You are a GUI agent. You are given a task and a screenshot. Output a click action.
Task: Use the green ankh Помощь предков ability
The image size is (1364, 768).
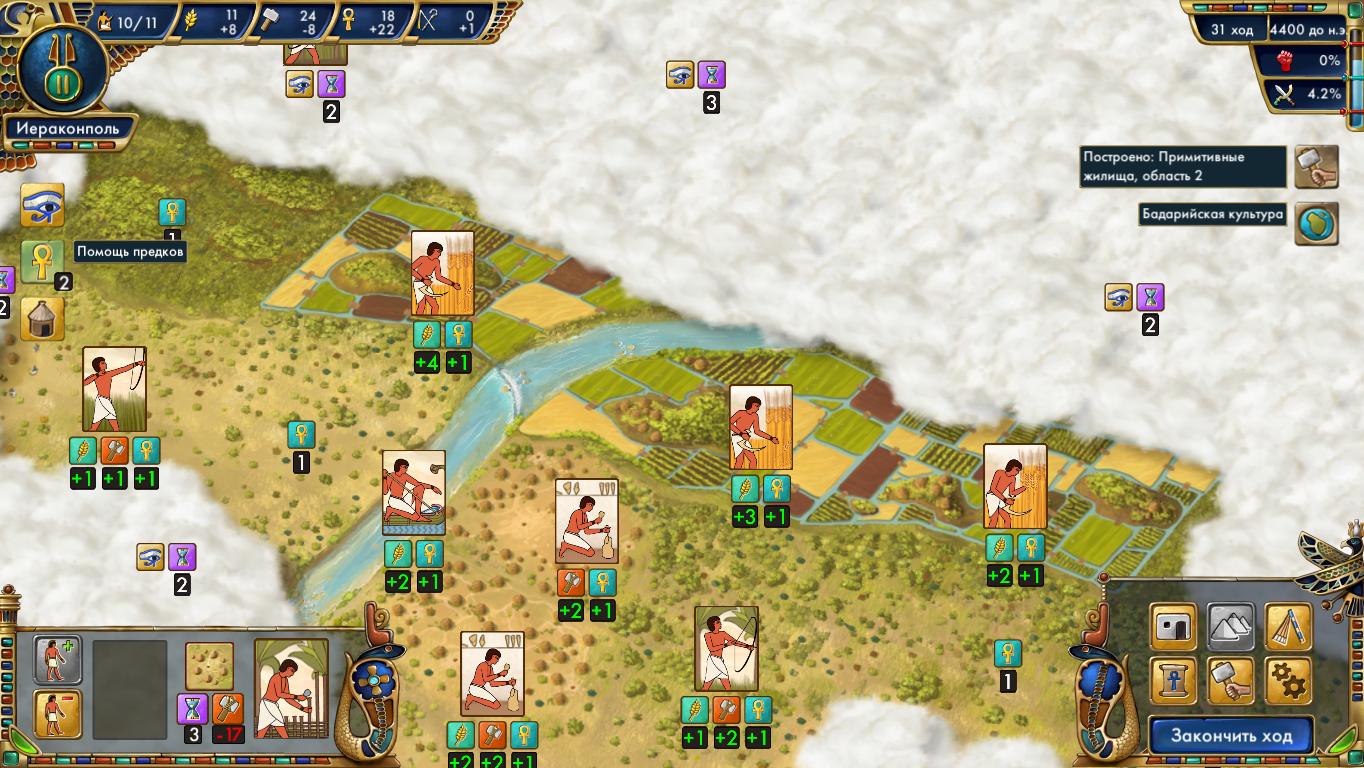pyautogui.click(x=42, y=261)
